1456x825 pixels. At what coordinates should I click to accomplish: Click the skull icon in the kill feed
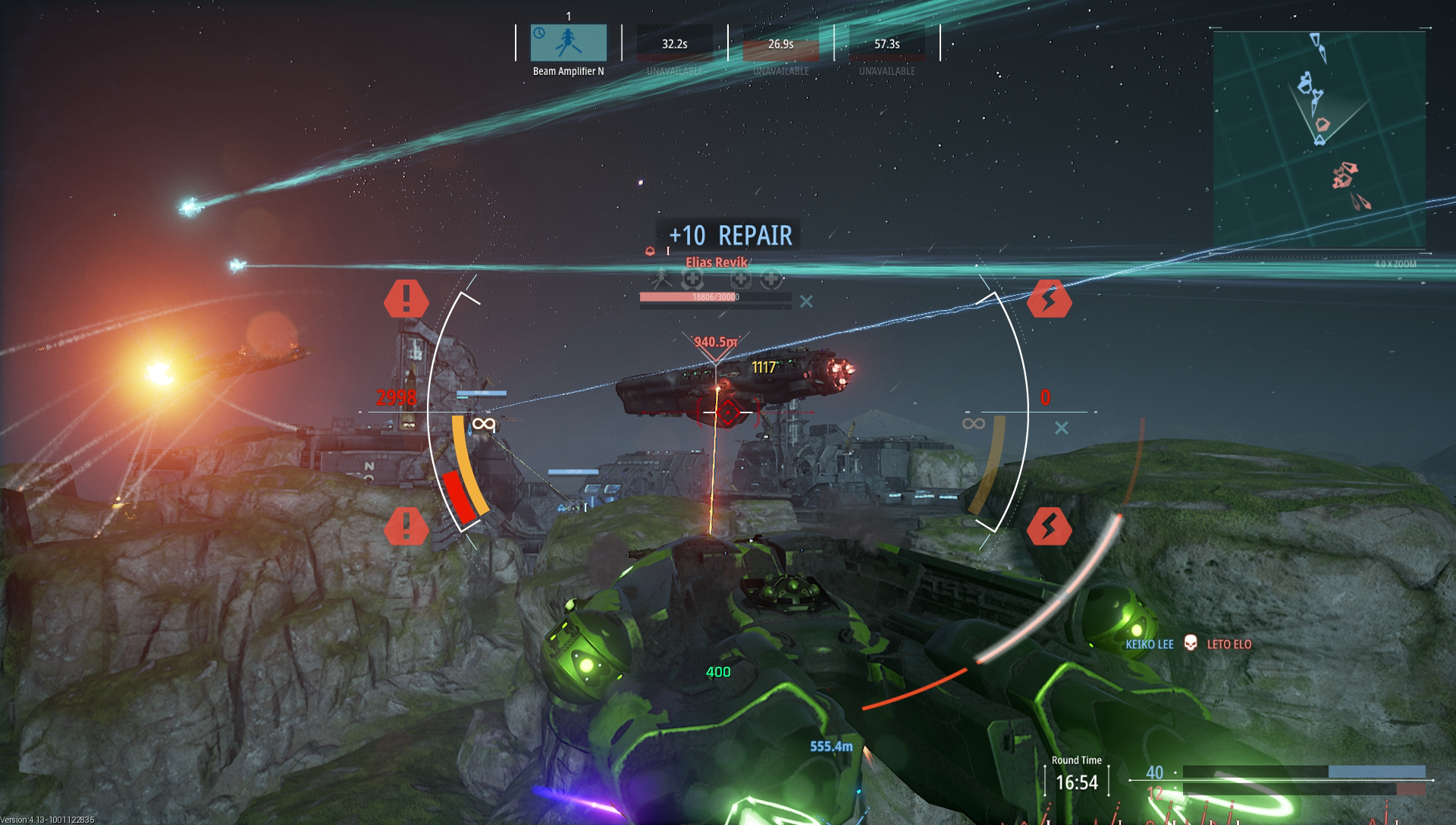point(1192,643)
